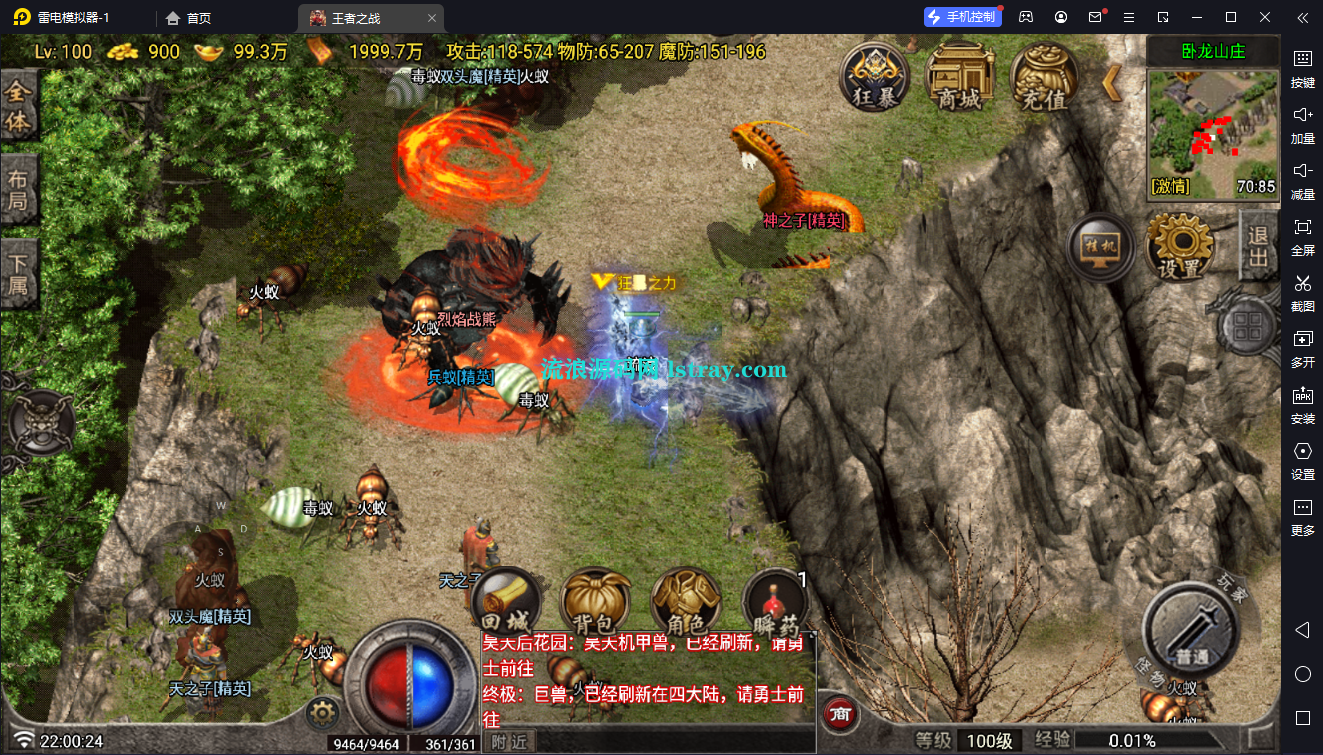Switch chat to 附近 nearby channel
This screenshot has width=1323, height=755.
point(510,741)
